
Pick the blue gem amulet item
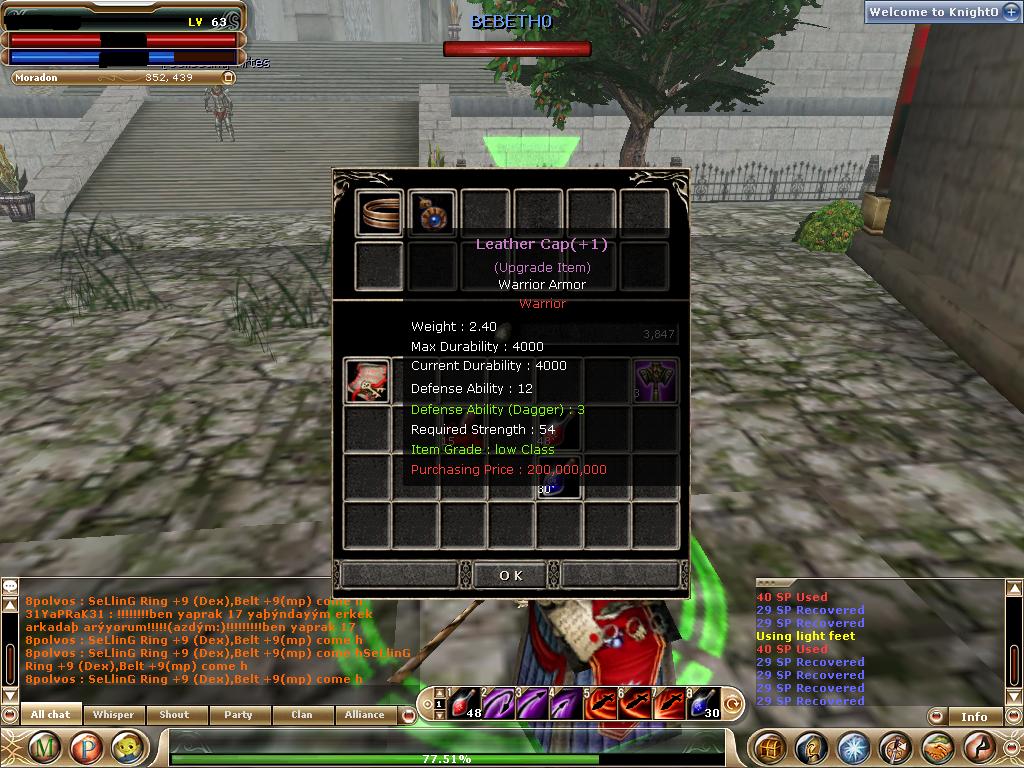tap(433, 213)
